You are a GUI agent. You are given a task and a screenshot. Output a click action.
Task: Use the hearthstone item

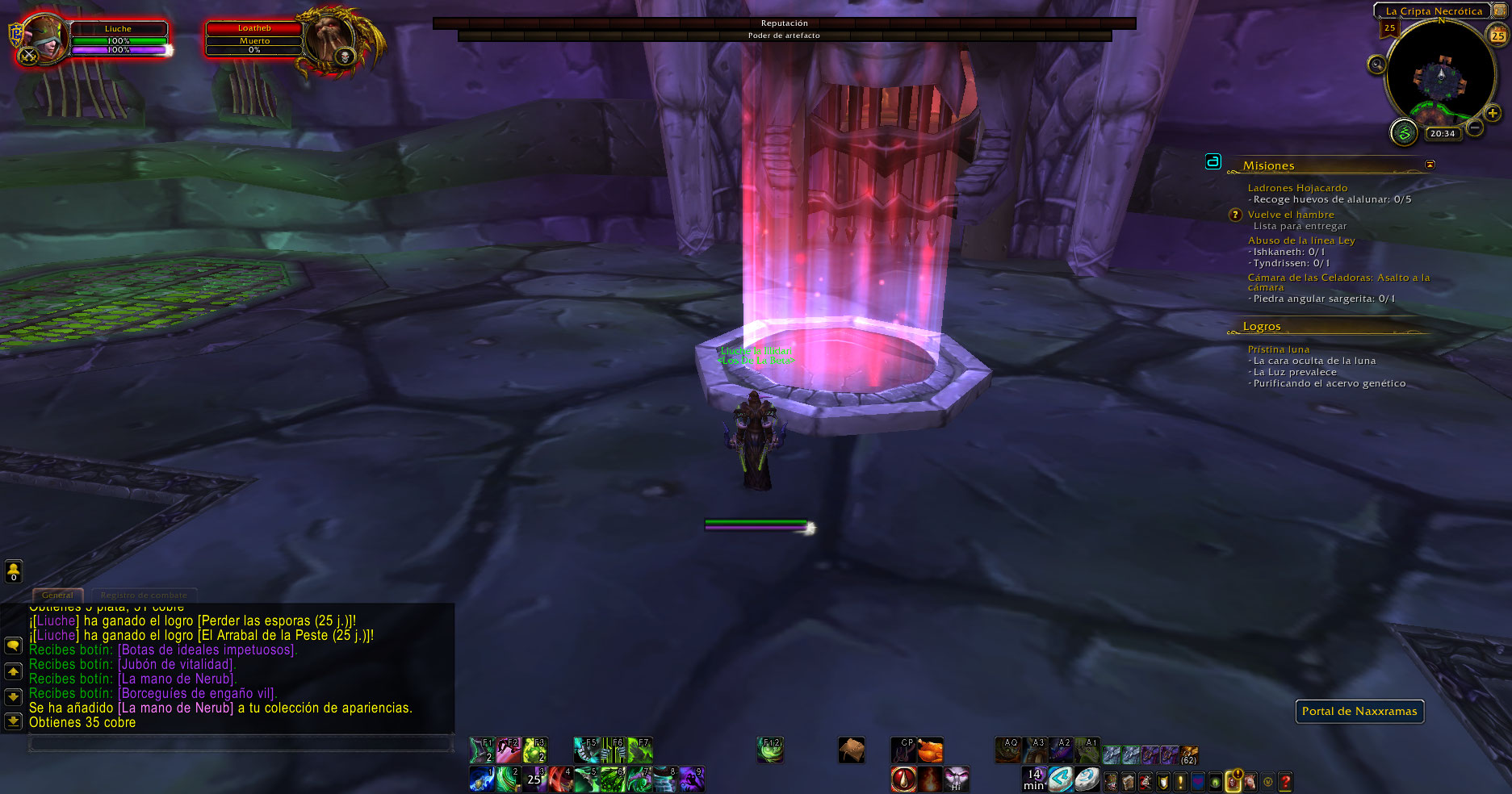tap(1087, 779)
